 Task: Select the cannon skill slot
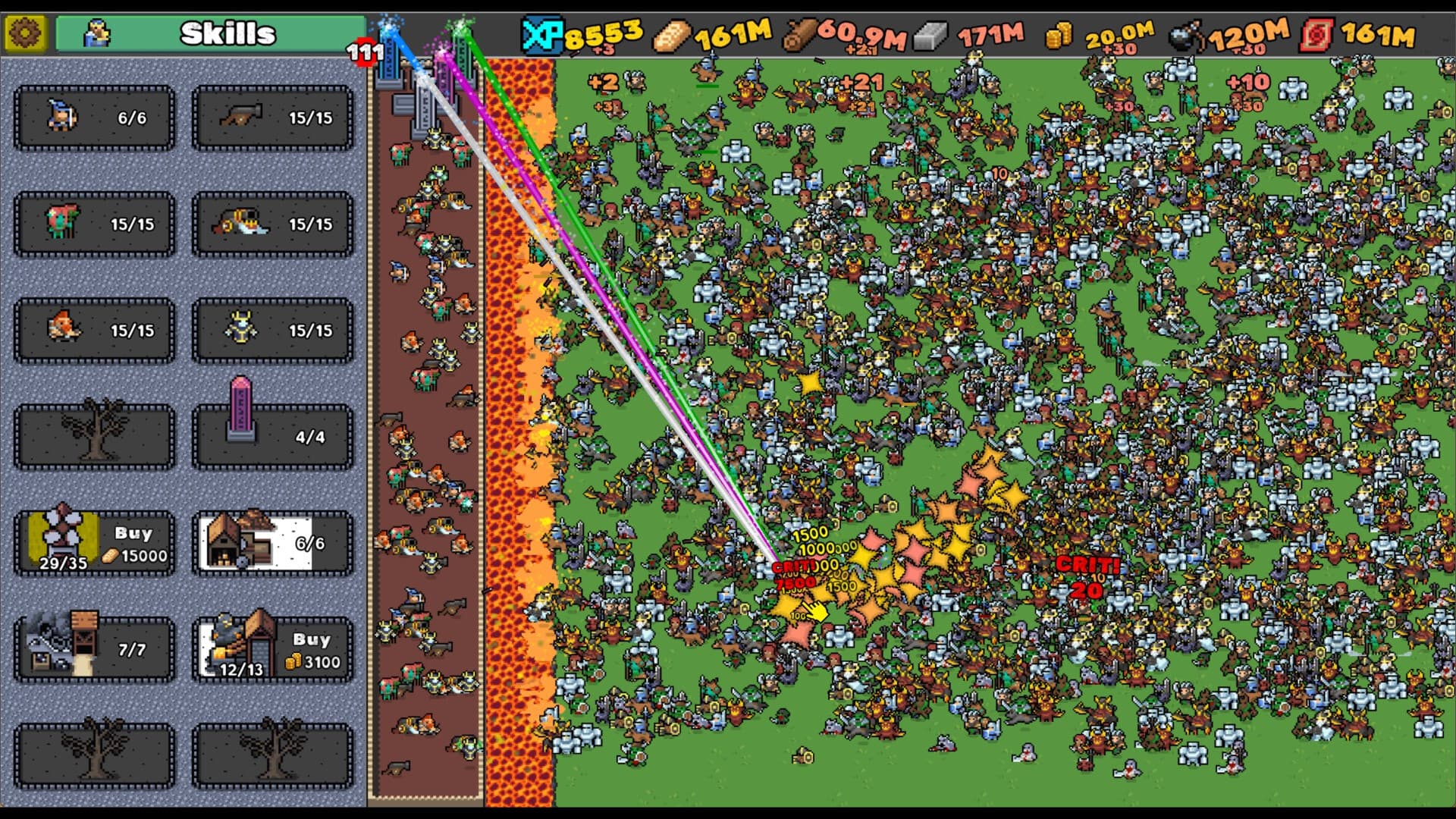tap(271, 118)
